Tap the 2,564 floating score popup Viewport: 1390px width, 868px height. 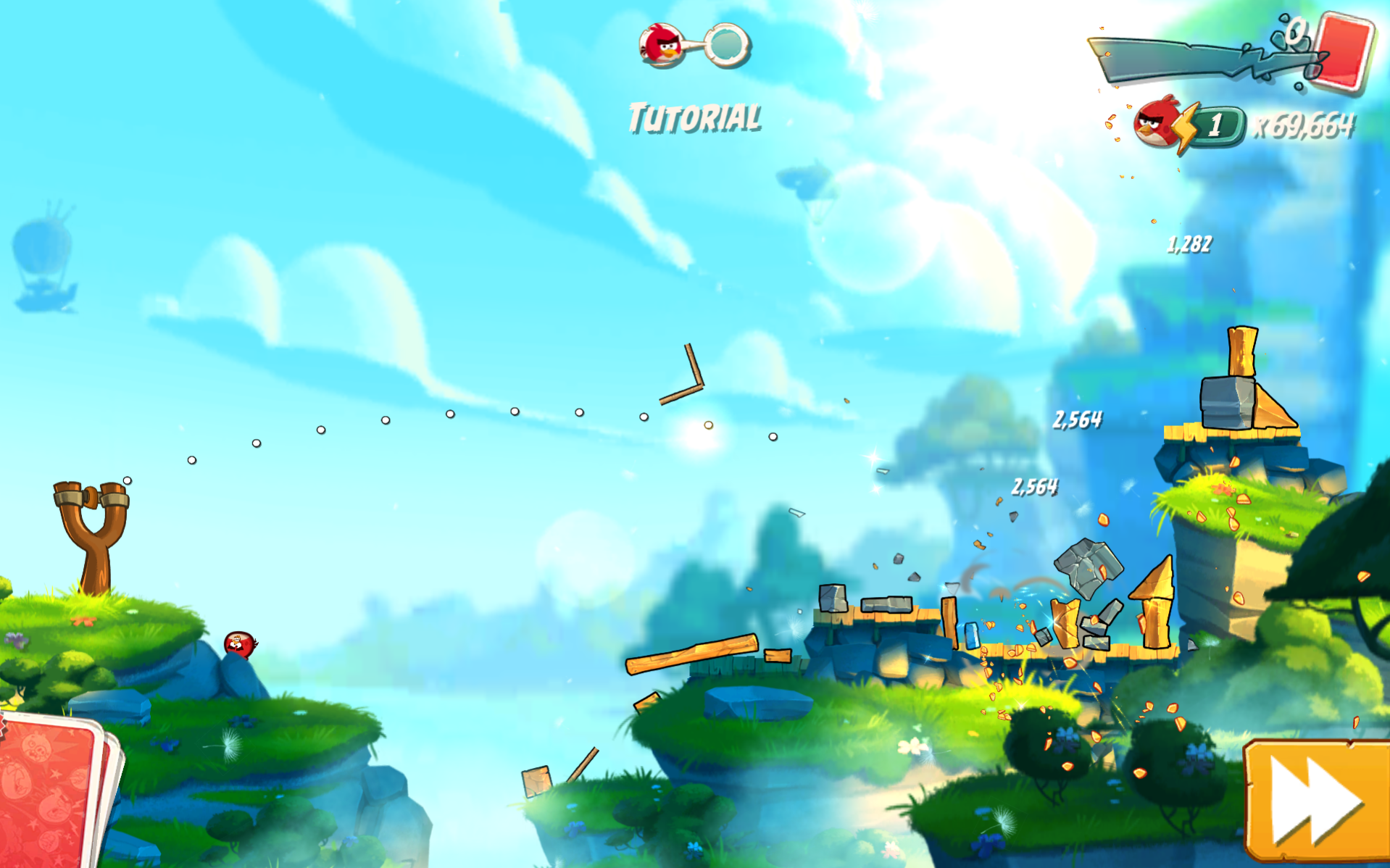[1078, 419]
